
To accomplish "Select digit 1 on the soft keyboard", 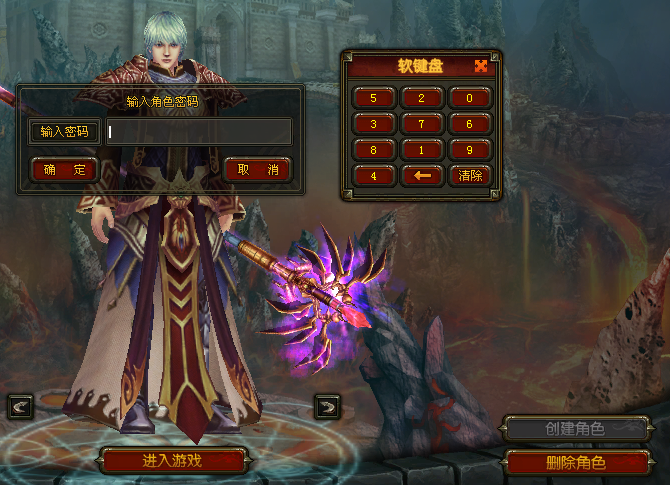I will [x=422, y=150].
